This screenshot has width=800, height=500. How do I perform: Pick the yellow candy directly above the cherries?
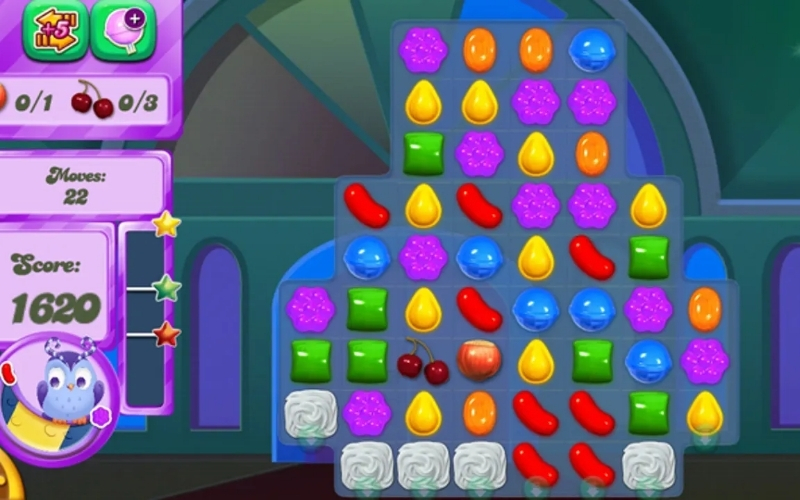(423, 309)
